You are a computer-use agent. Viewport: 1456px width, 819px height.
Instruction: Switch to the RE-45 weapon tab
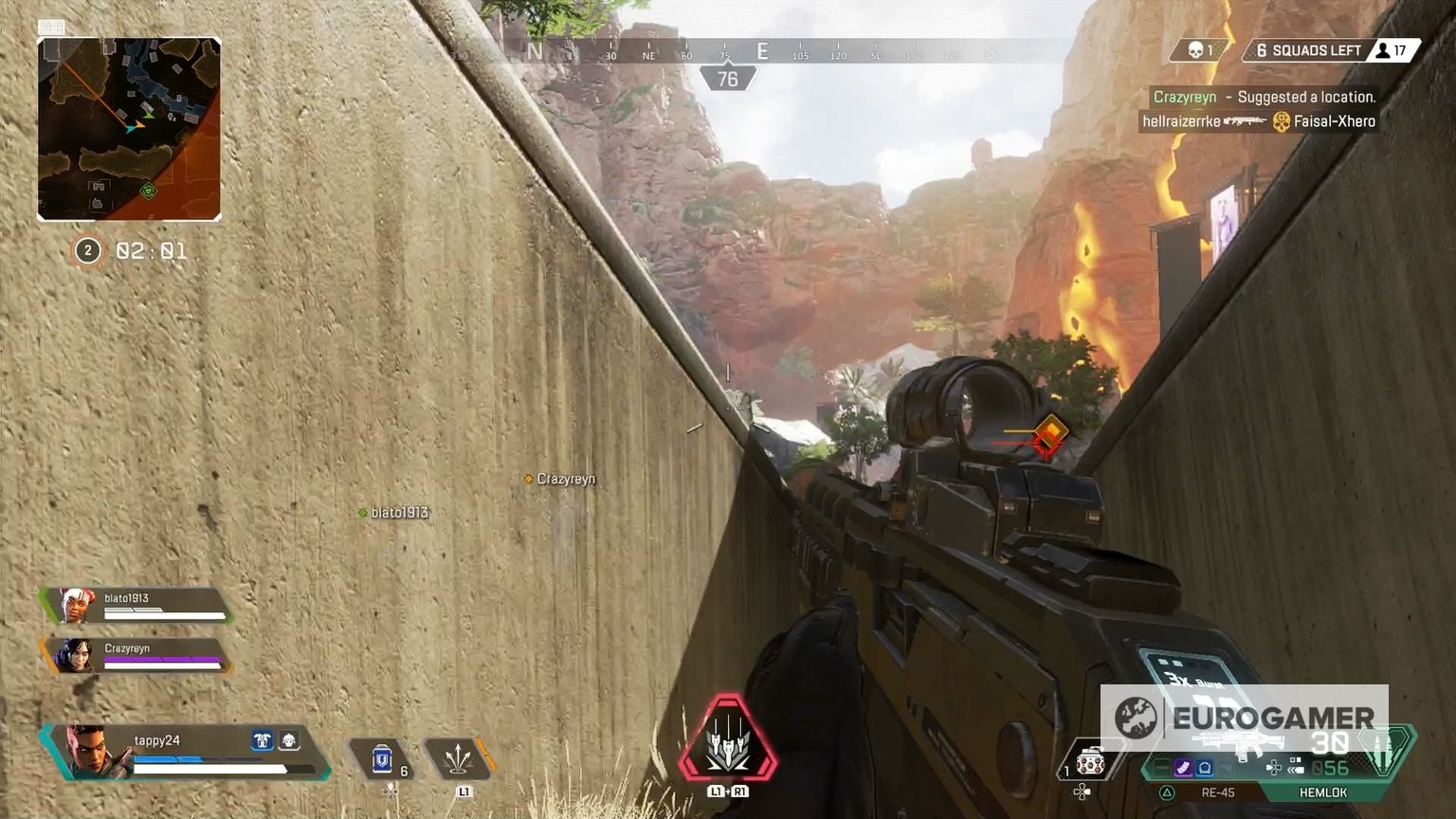(1216, 792)
